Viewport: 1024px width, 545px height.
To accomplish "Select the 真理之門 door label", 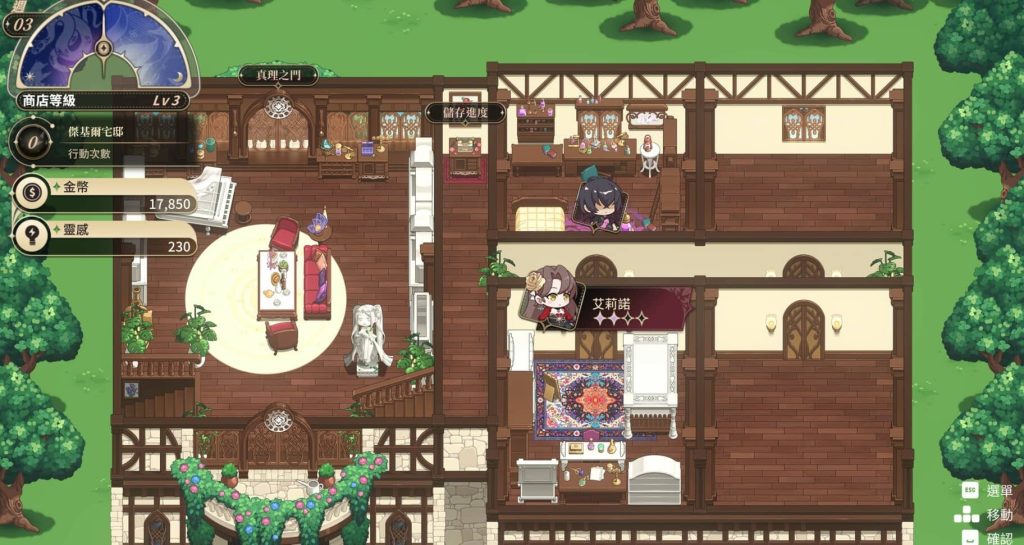I will [x=277, y=75].
